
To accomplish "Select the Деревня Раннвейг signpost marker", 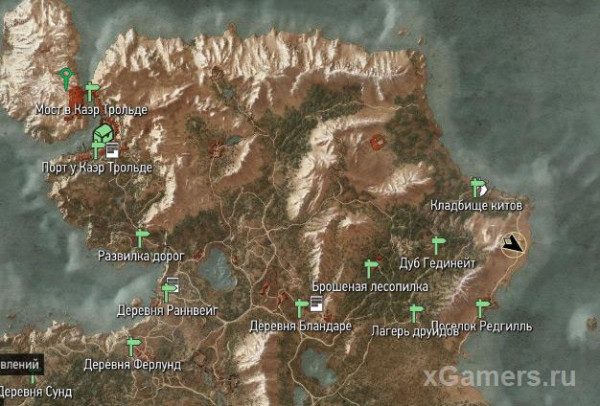I will click(167, 293).
